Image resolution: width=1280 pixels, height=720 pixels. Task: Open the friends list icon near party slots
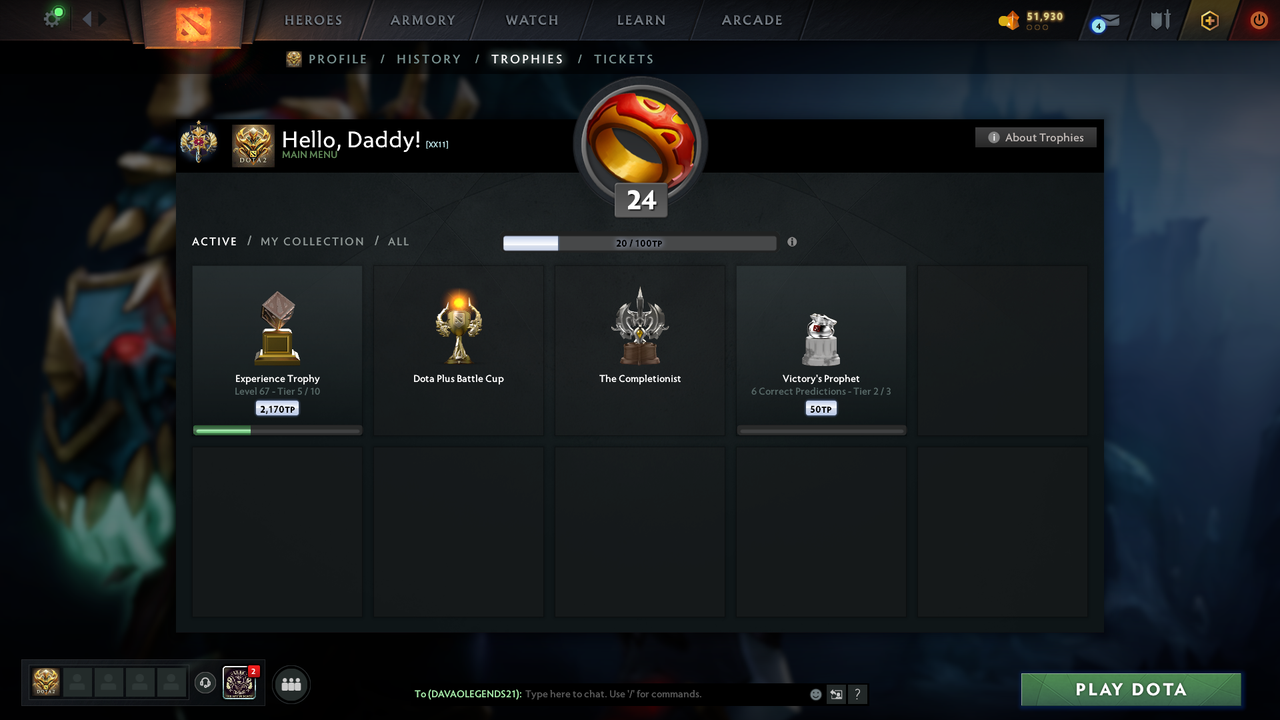290,684
